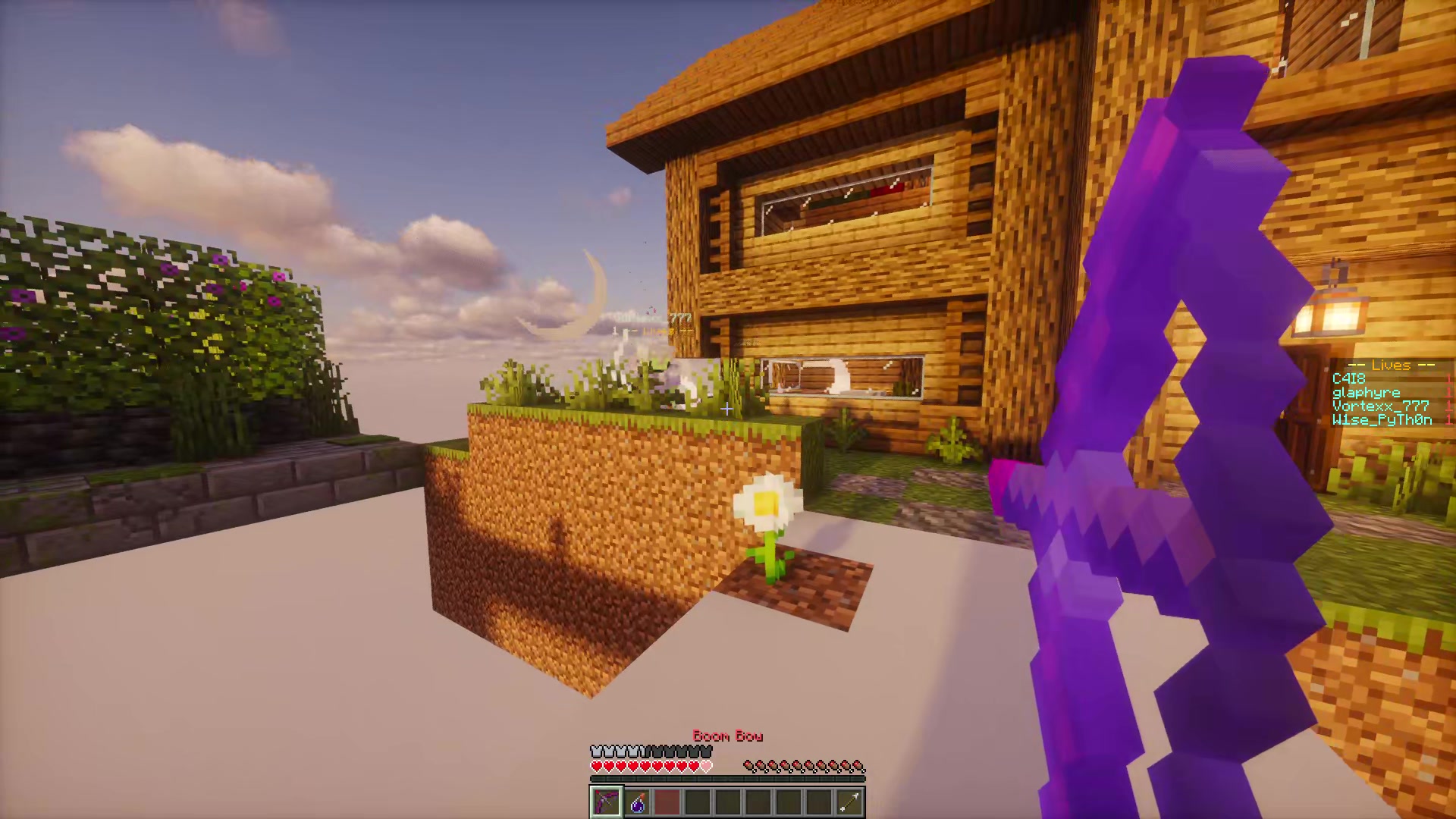This screenshot has width=1456, height=819.
Task: Select the Boom Bow in hotbar slot one
Action: (606, 802)
